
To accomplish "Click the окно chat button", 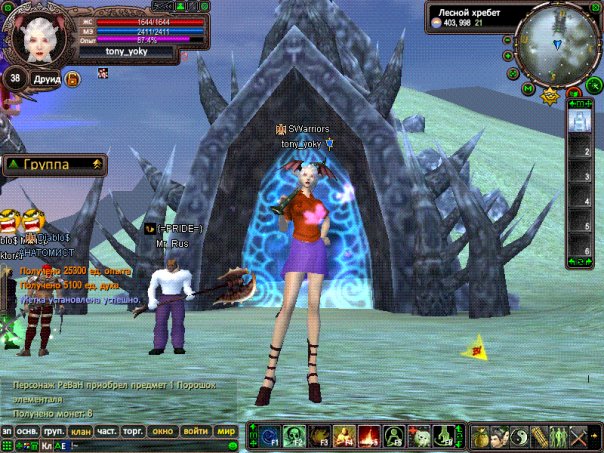I will [162, 431].
